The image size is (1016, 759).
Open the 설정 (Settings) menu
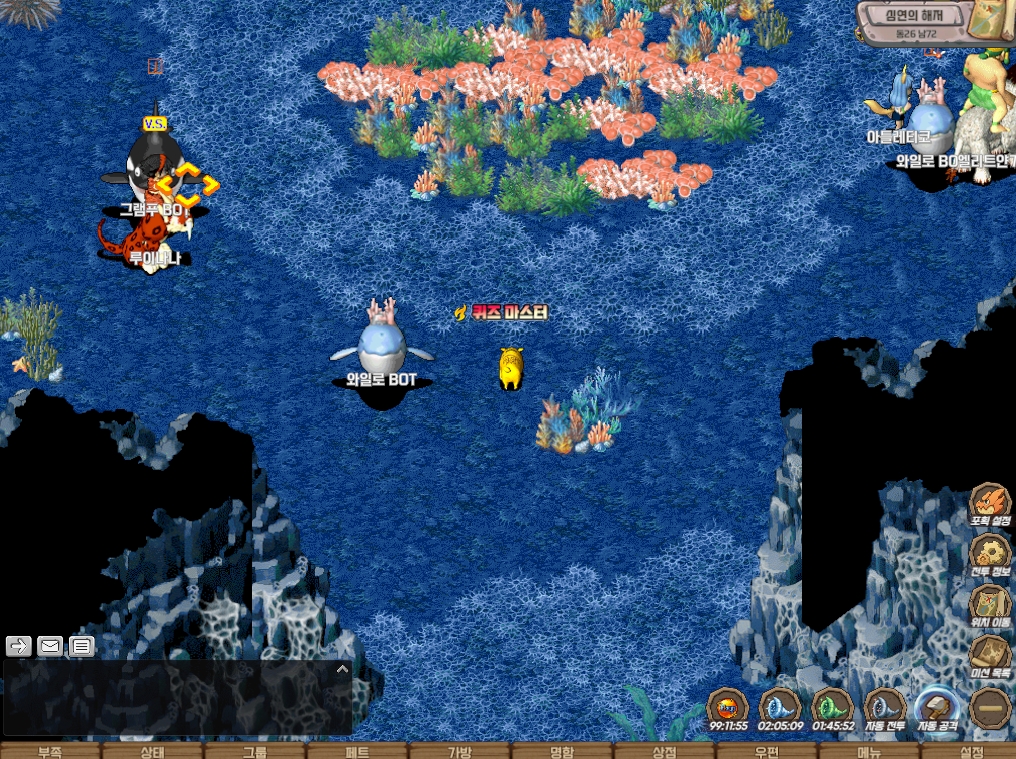point(971,751)
